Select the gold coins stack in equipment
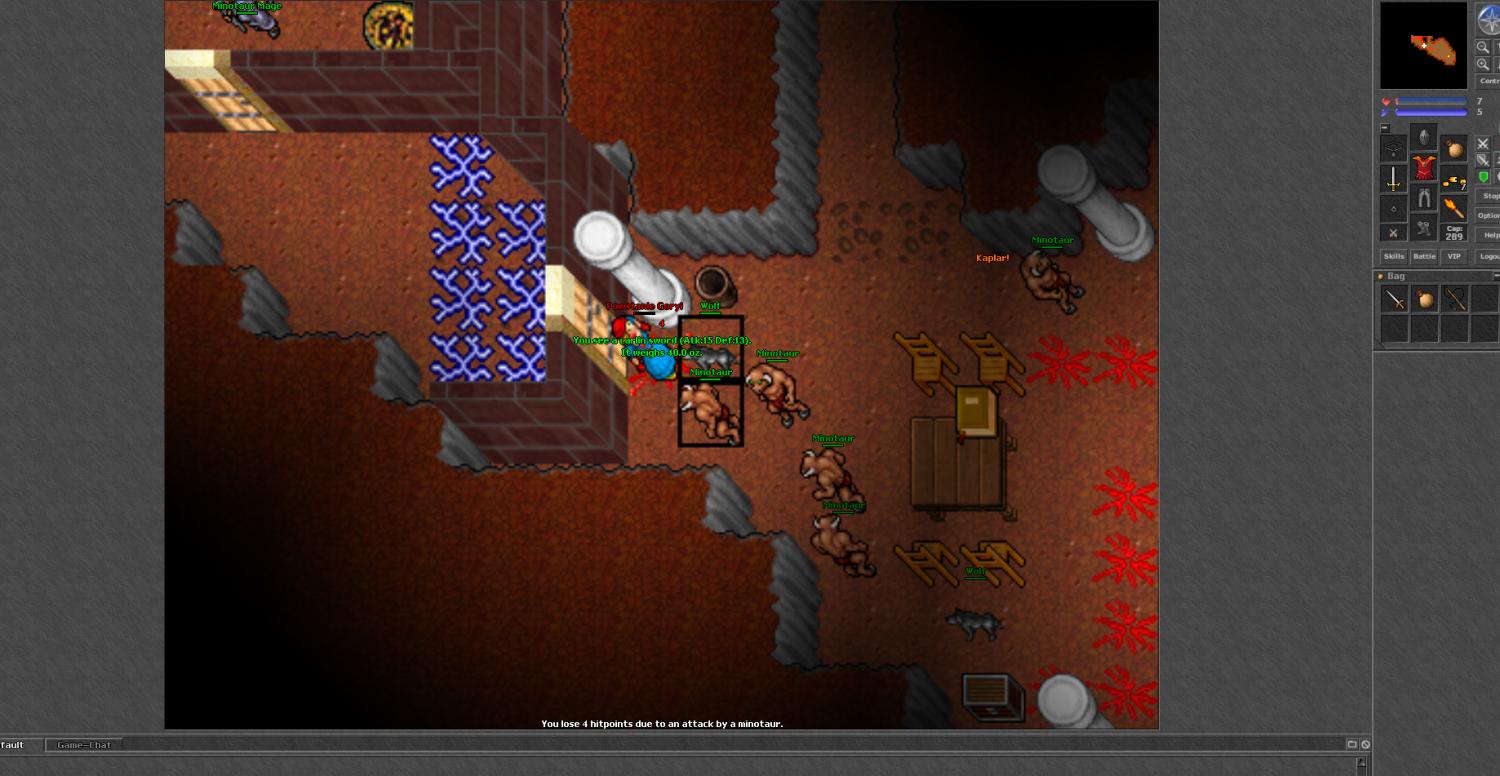 [1454, 181]
